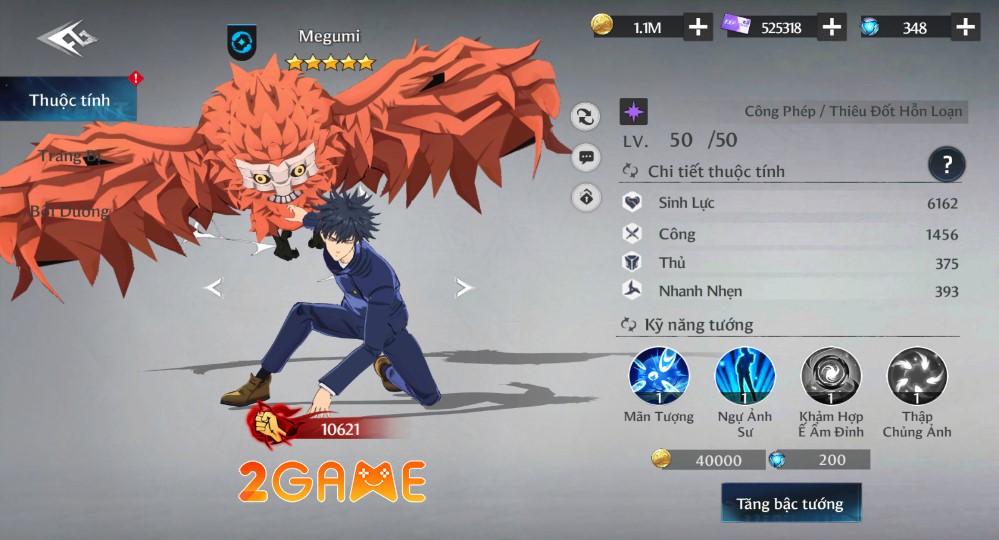
Task: Switch to the Thuộc tính tab
Action: point(69,100)
